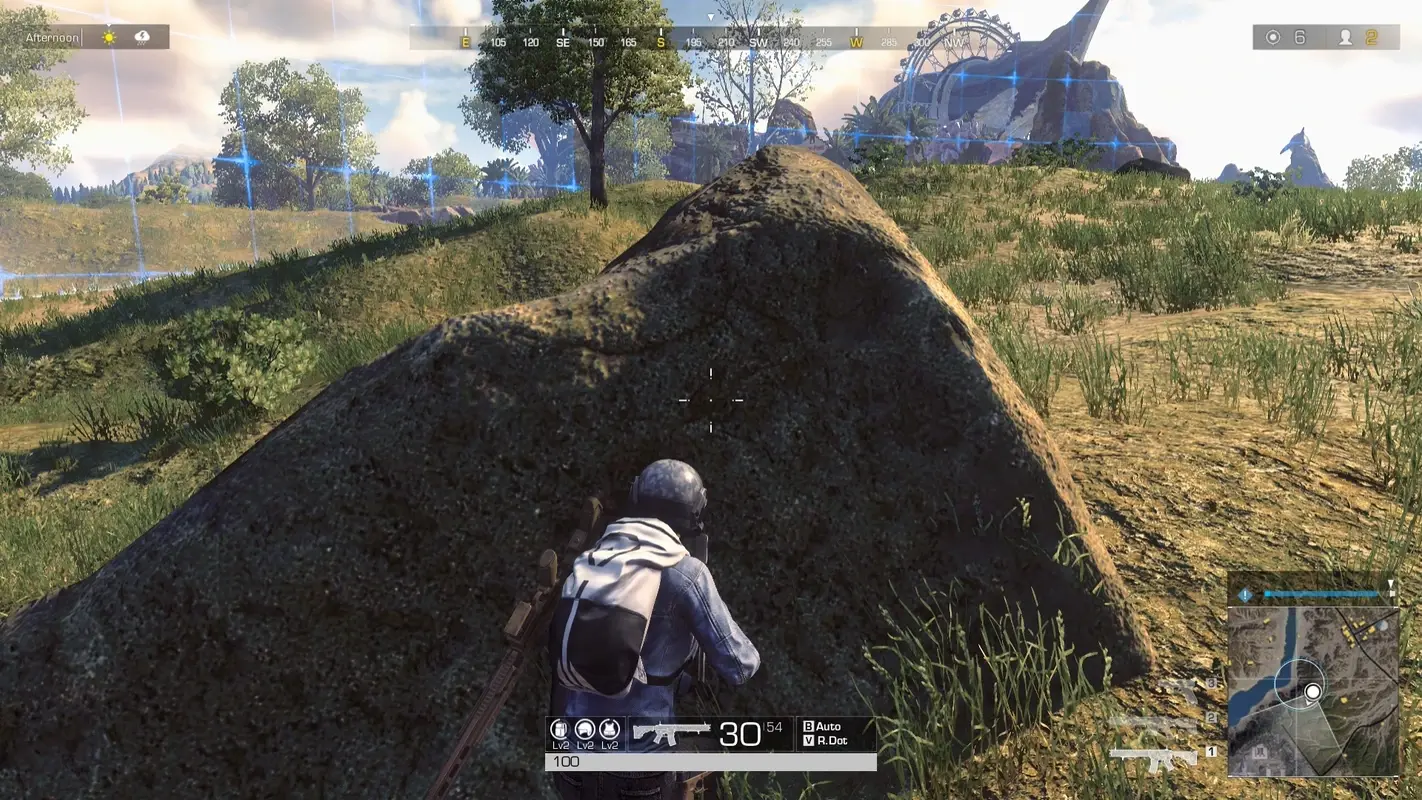Image resolution: width=1422 pixels, height=800 pixels.
Task: Click the teammates icon showing 2
Action: coord(1345,37)
